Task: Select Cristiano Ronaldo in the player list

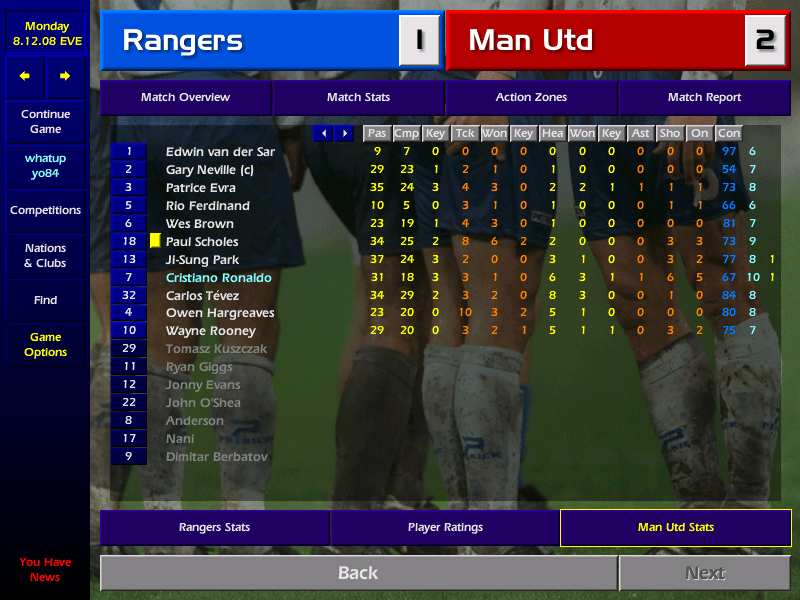Action: [x=218, y=277]
